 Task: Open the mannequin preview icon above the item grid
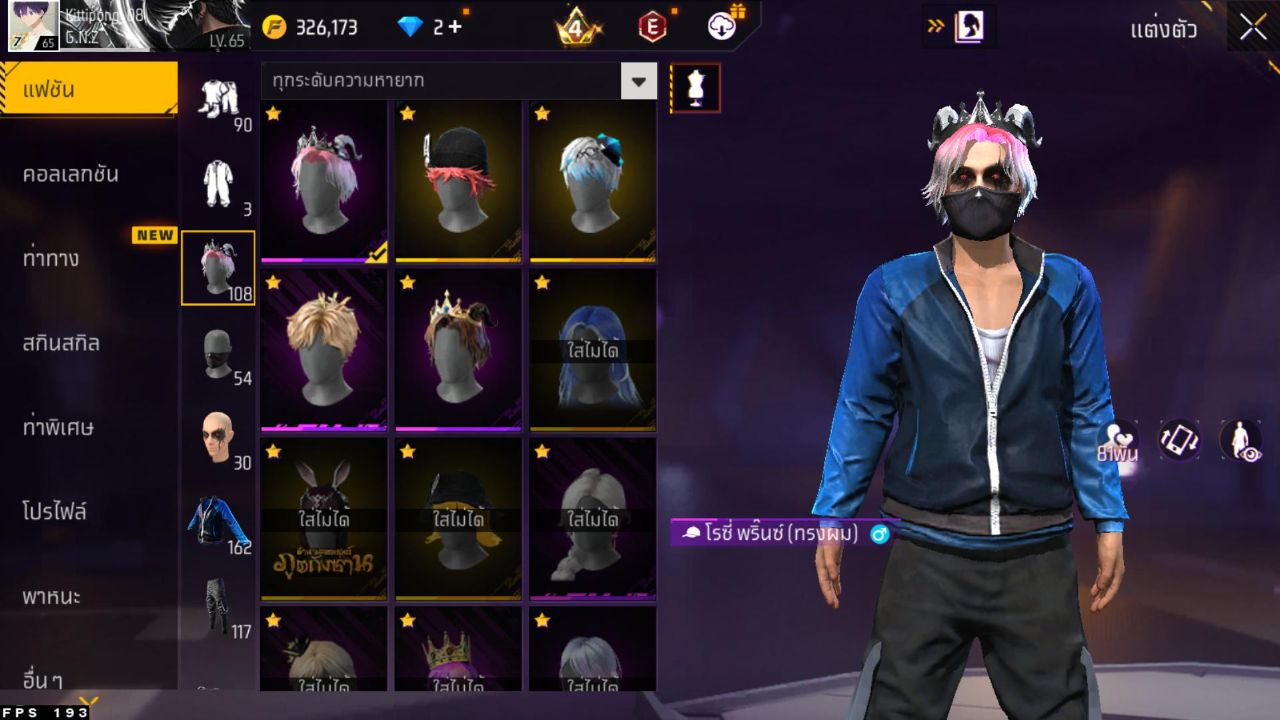pos(692,87)
